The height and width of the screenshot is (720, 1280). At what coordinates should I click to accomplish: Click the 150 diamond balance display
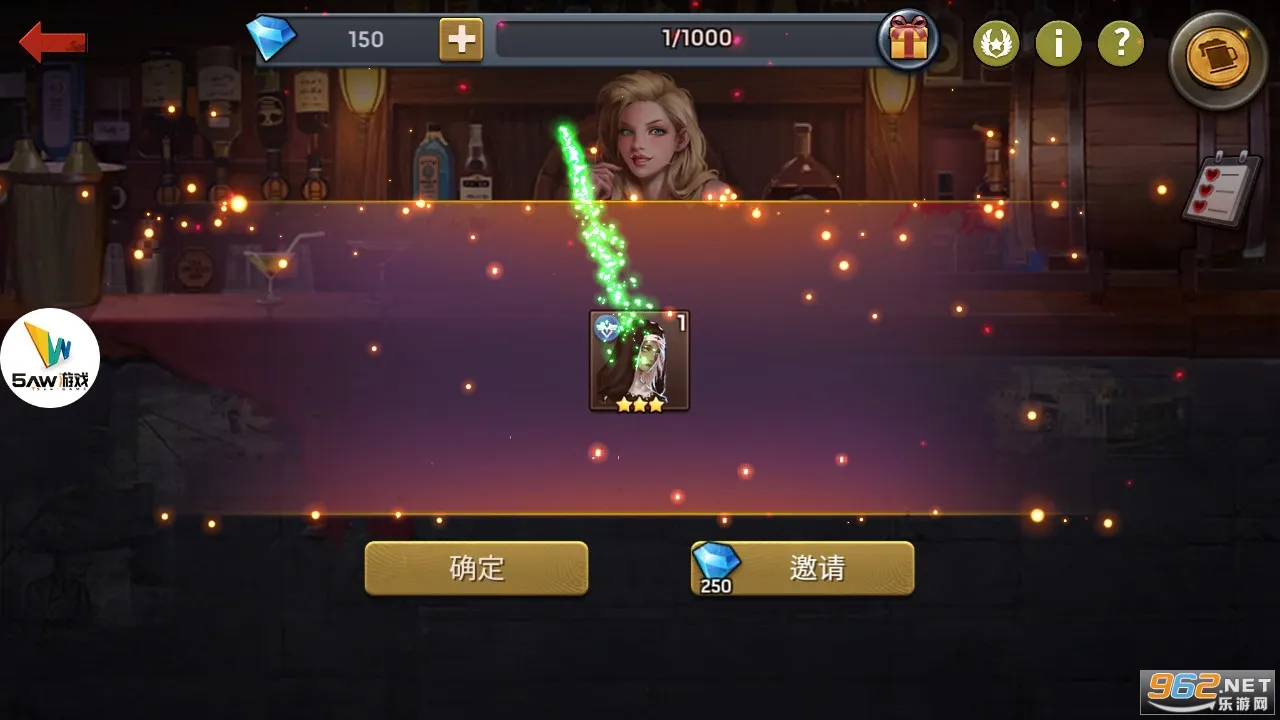tap(368, 40)
